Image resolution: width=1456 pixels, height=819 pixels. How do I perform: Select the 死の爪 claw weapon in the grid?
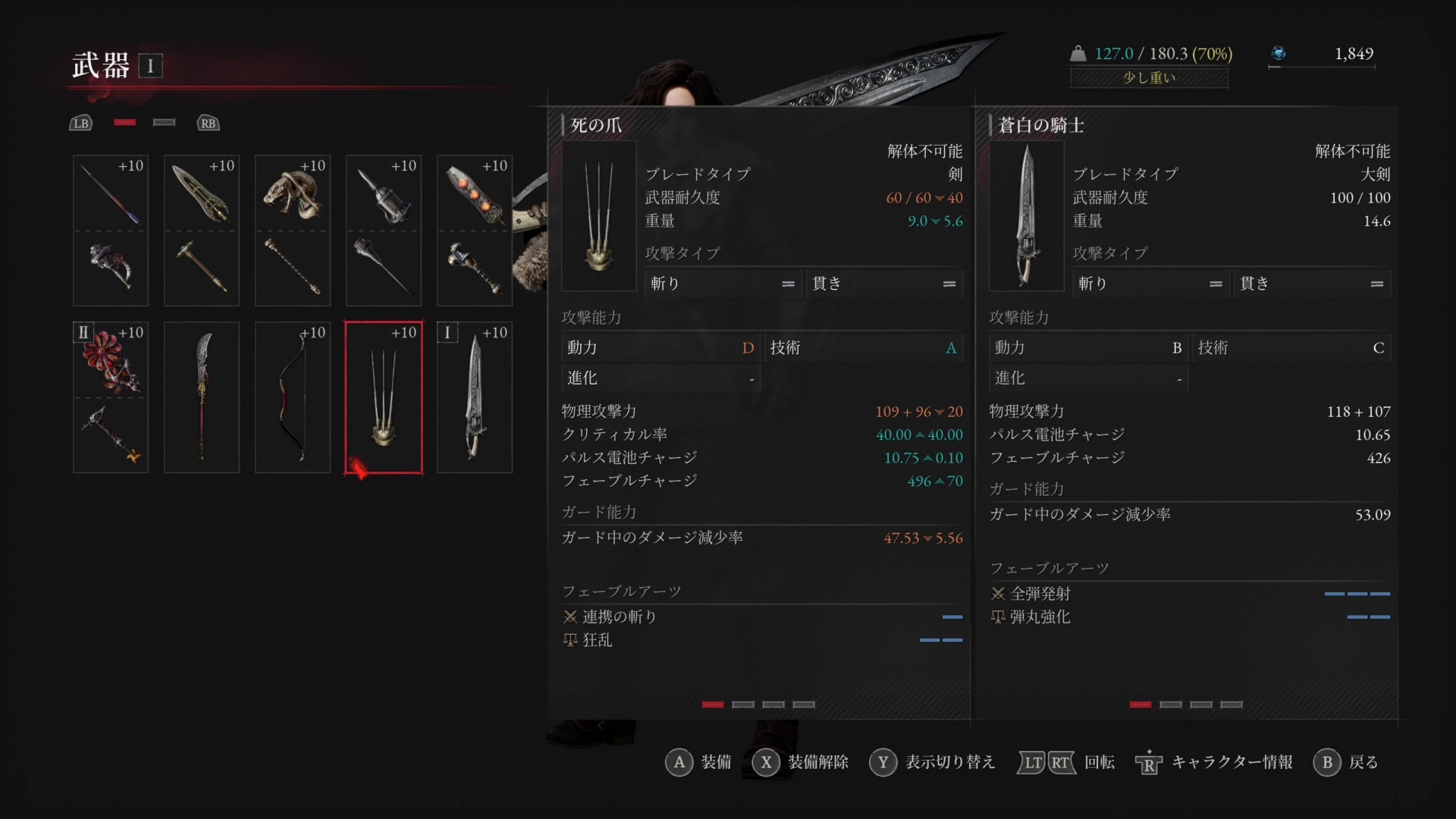click(x=383, y=398)
